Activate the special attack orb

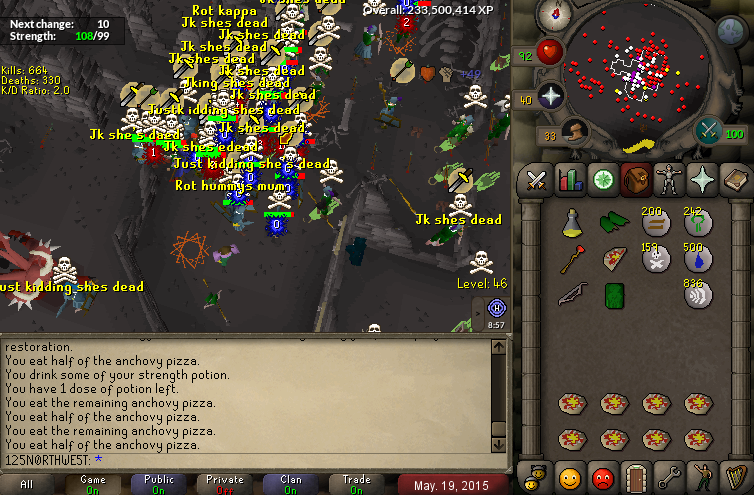point(709,131)
